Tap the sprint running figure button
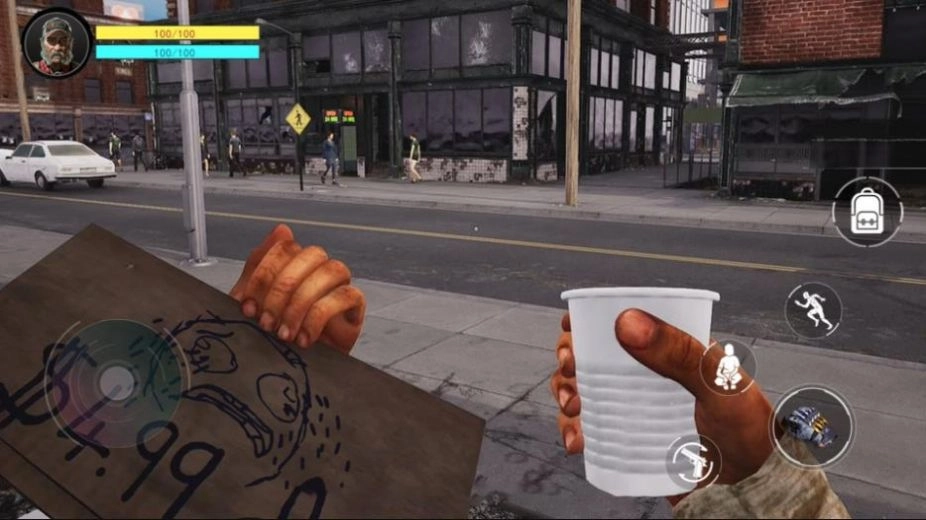This screenshot has width=926, height=520. [x=812, y=310]
